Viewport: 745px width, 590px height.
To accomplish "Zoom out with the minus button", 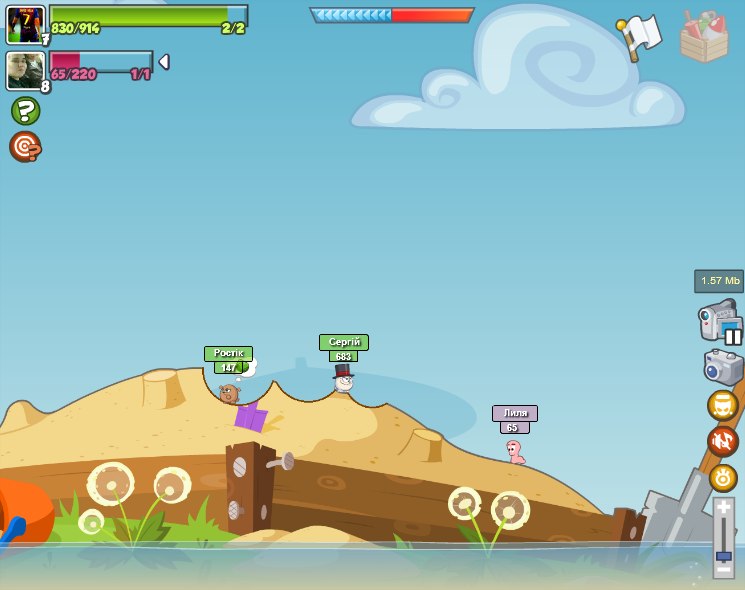I will pos(723,570).
